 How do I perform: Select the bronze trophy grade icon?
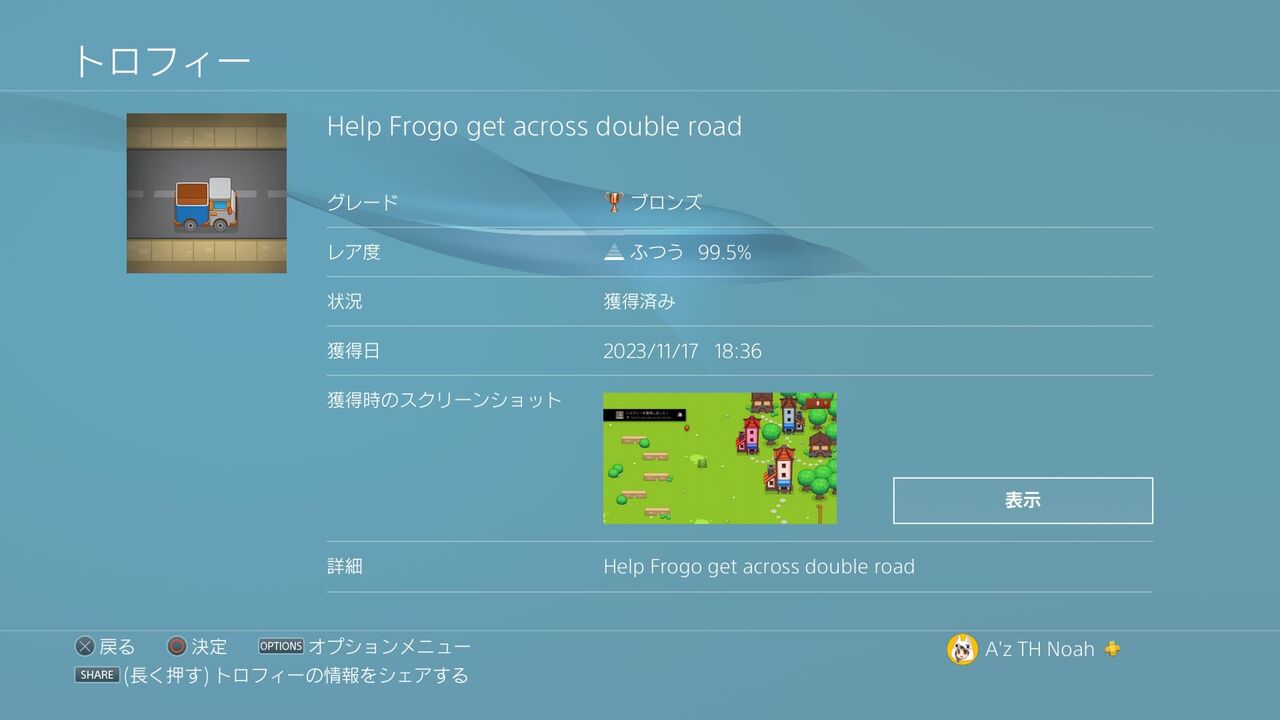pos(613,201)
